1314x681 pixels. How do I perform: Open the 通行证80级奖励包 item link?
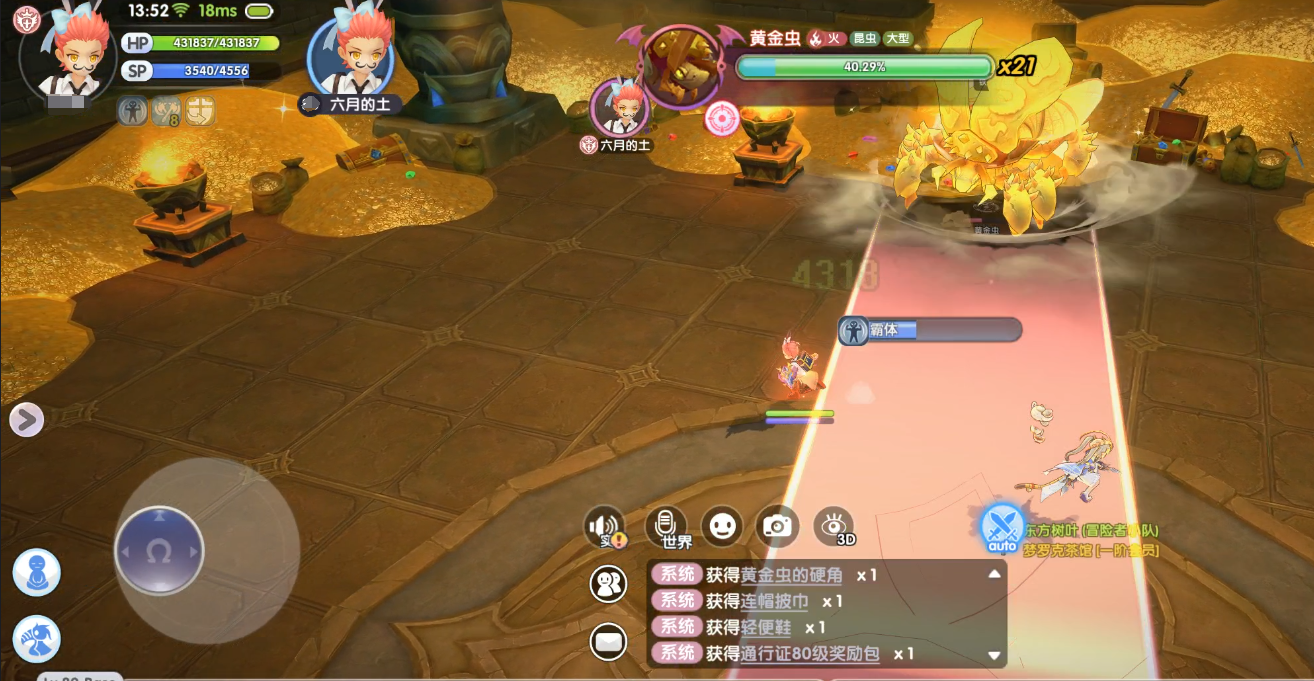(x=809, y=653)
